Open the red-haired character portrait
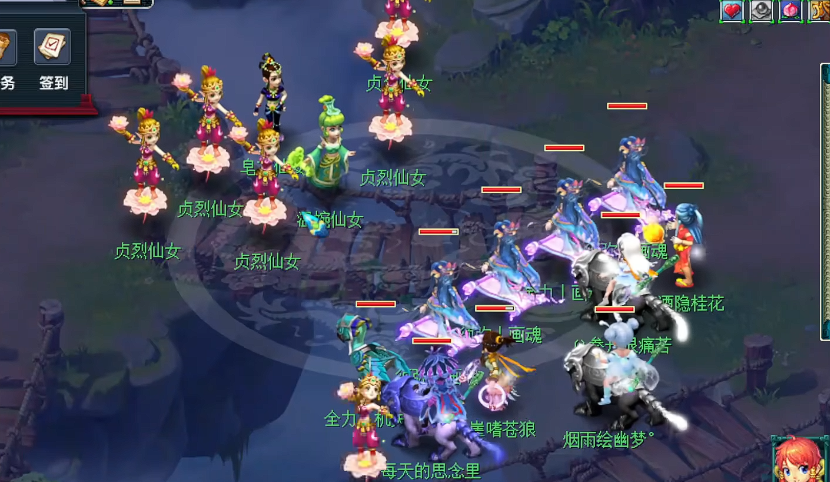The image size is (830, 482). tap(800, 460)
